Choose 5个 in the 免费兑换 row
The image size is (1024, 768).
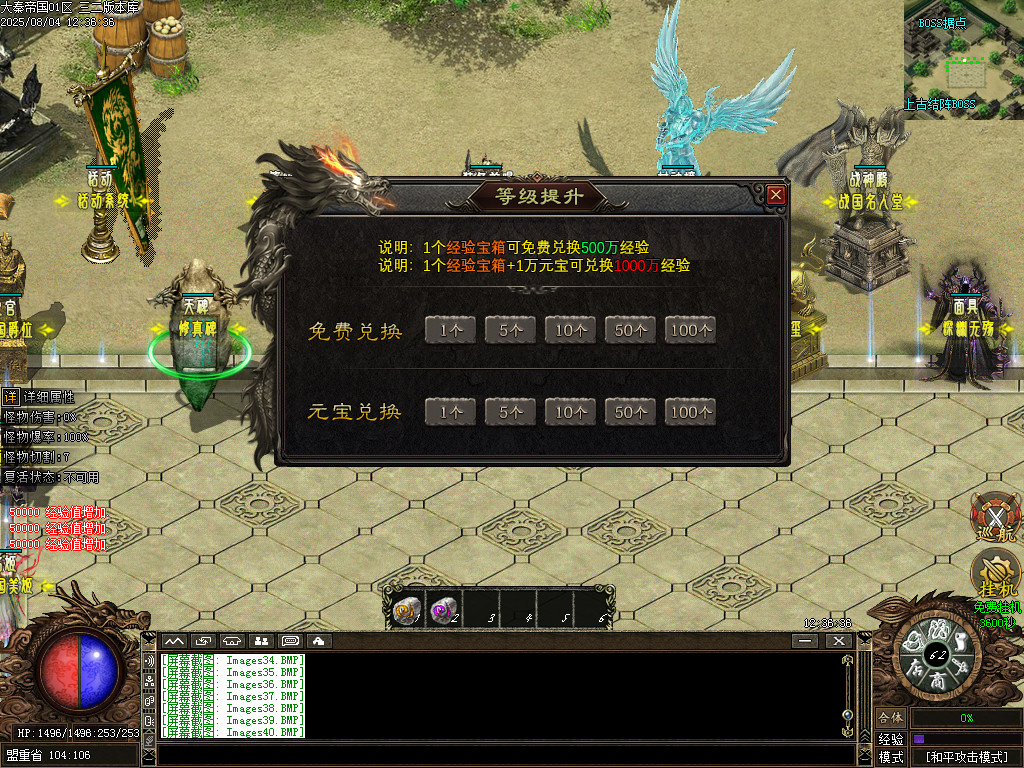pyautogui.click(x=510, y=330)
